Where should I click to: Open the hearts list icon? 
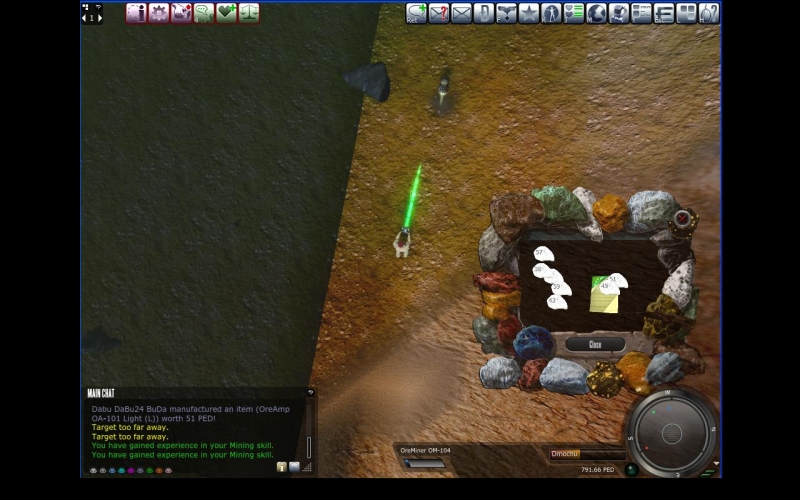(574, 13)
